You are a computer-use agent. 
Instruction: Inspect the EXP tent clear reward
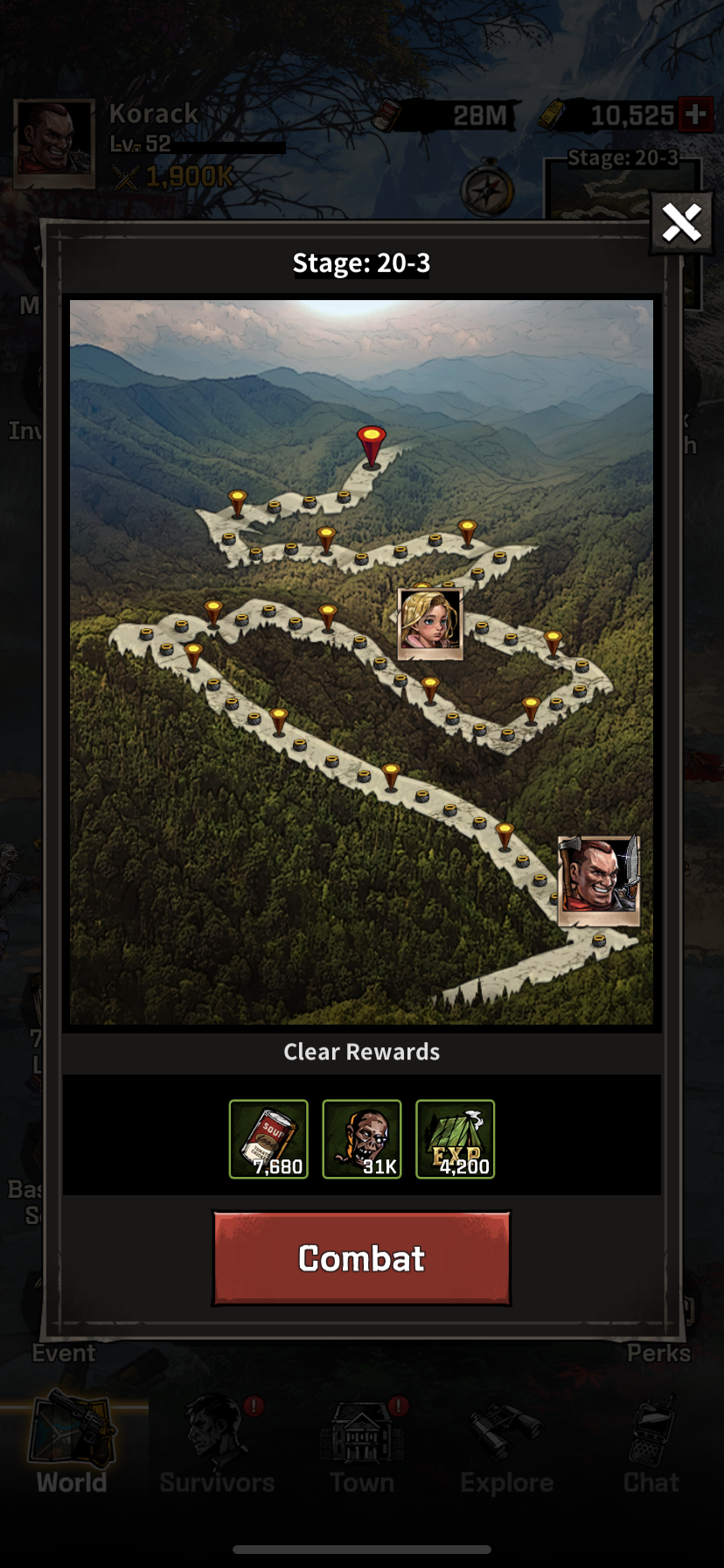pyautogui.click(x=455, y=1139)
